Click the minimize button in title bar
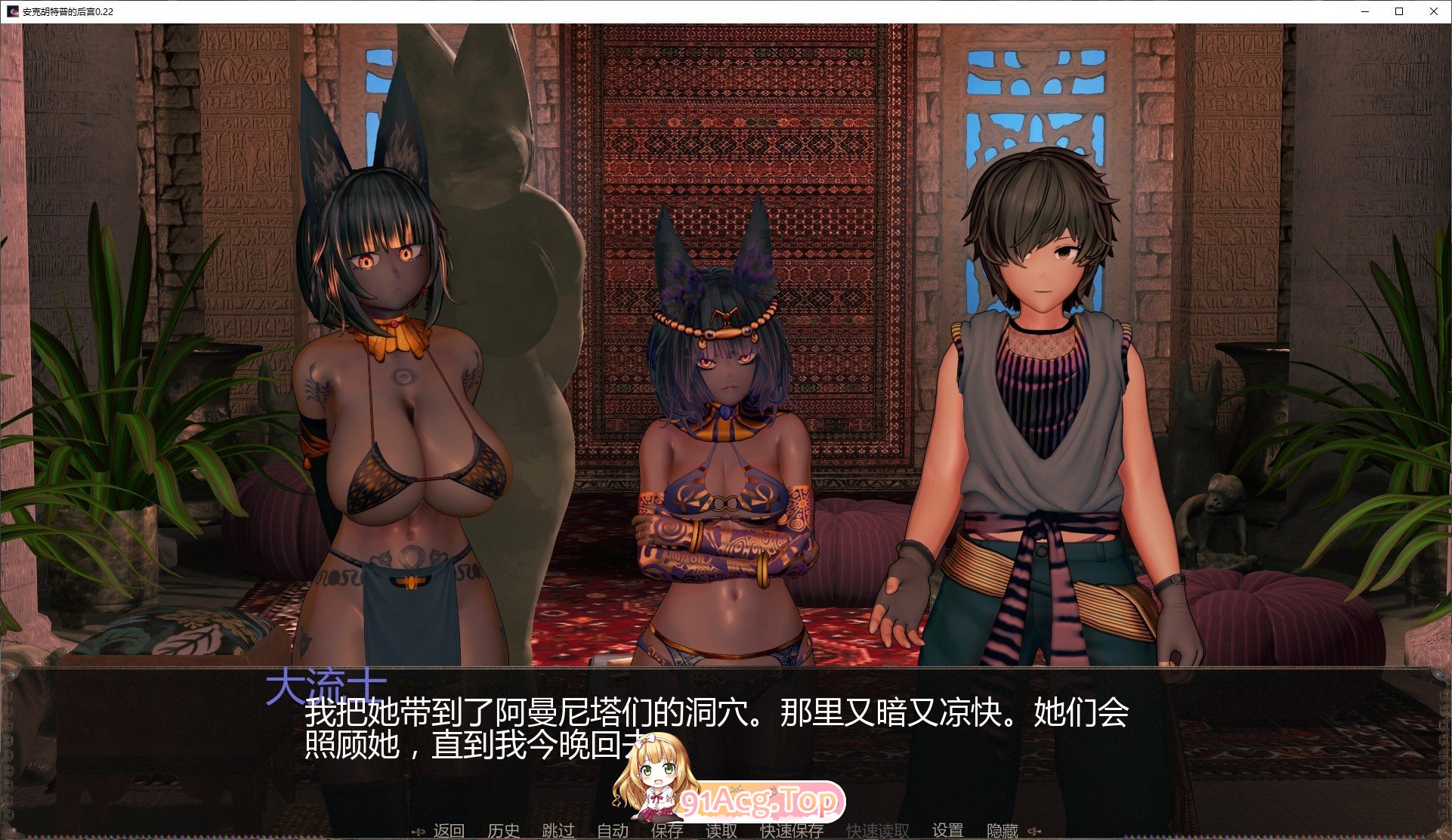Image resolution: width=1452 pixels, height=840 pixels. 1364,11
